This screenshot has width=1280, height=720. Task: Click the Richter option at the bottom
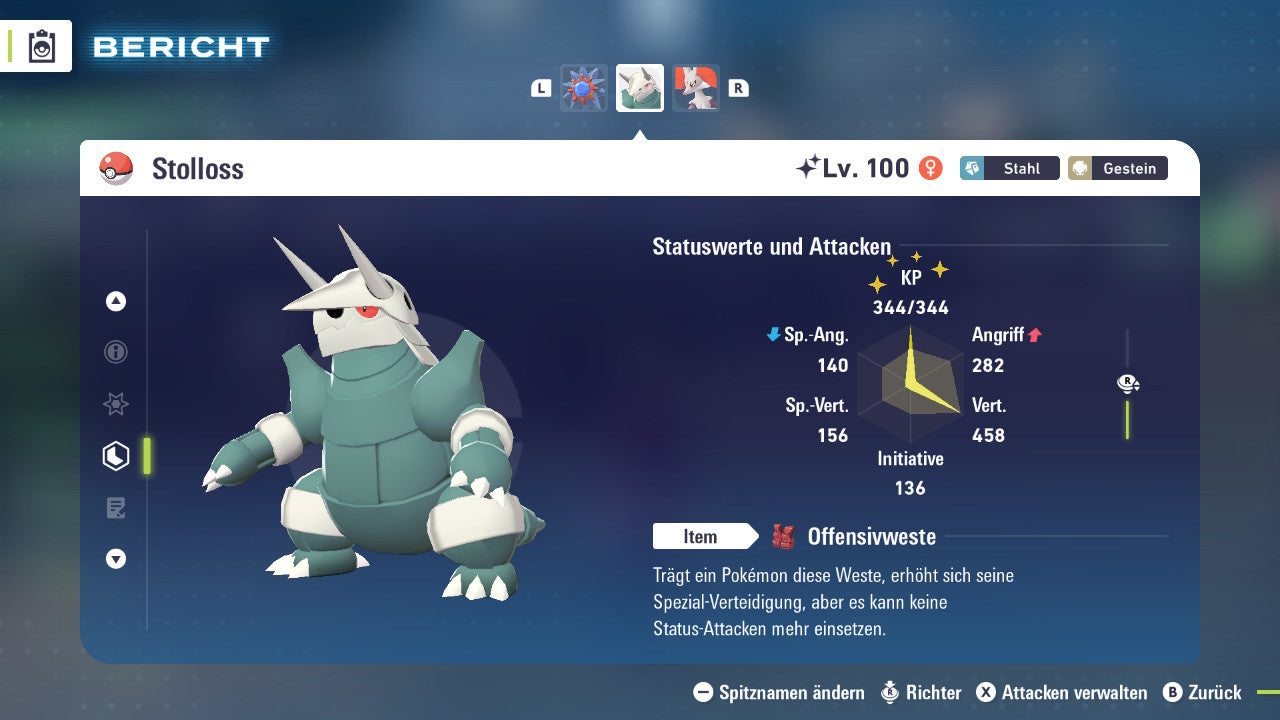click(925, 692)
